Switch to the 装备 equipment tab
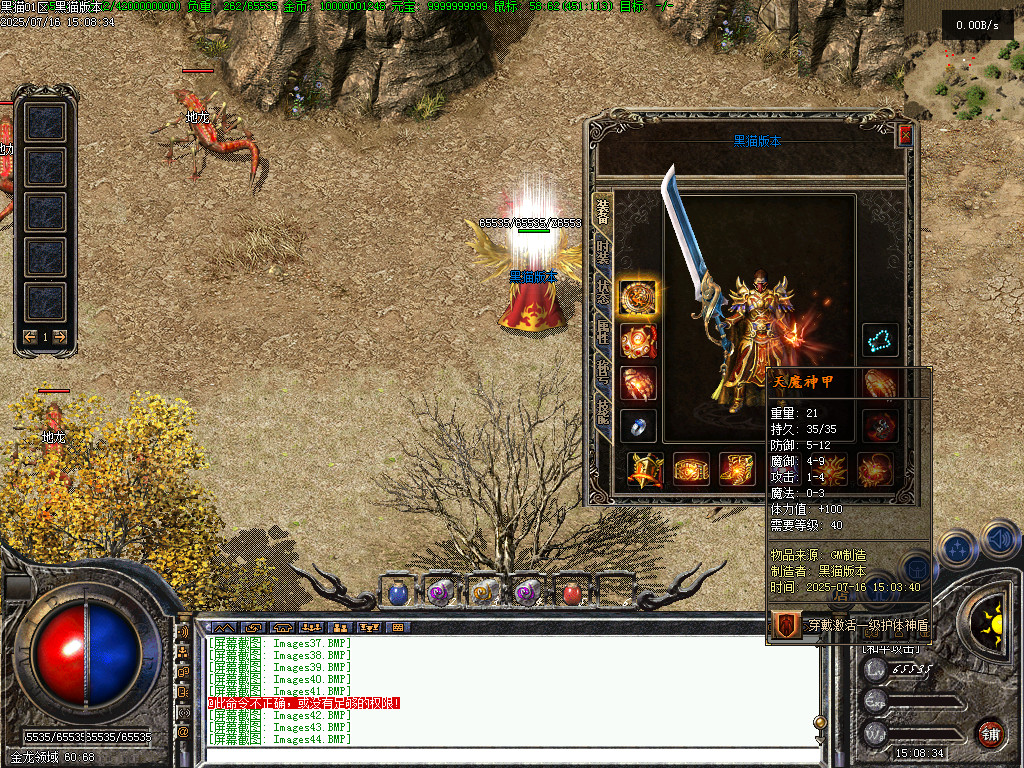Viewport: 1024px width, 768px height. (x=602, y=213)
